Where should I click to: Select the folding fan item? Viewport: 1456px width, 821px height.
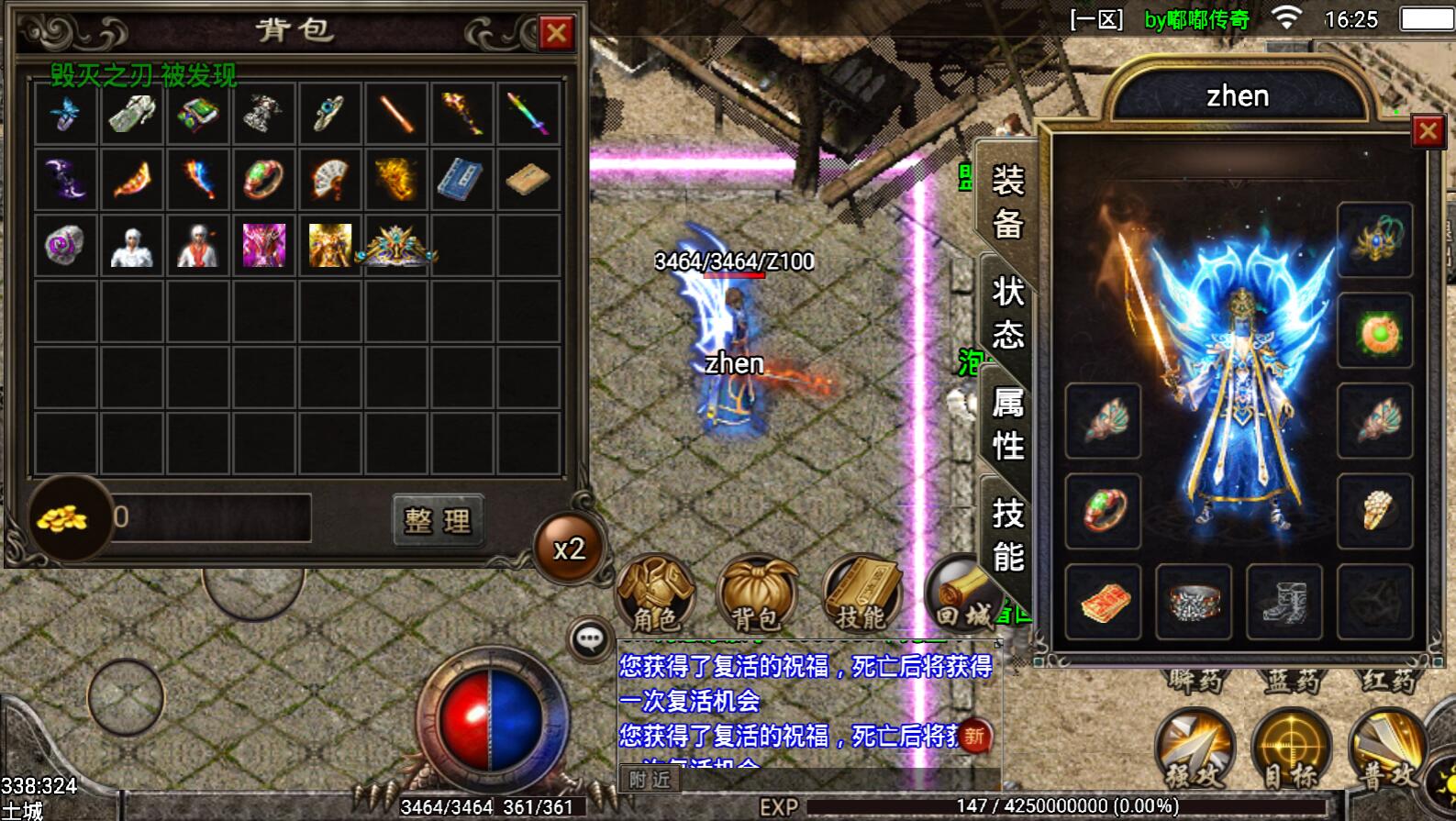tap(330, 179)
